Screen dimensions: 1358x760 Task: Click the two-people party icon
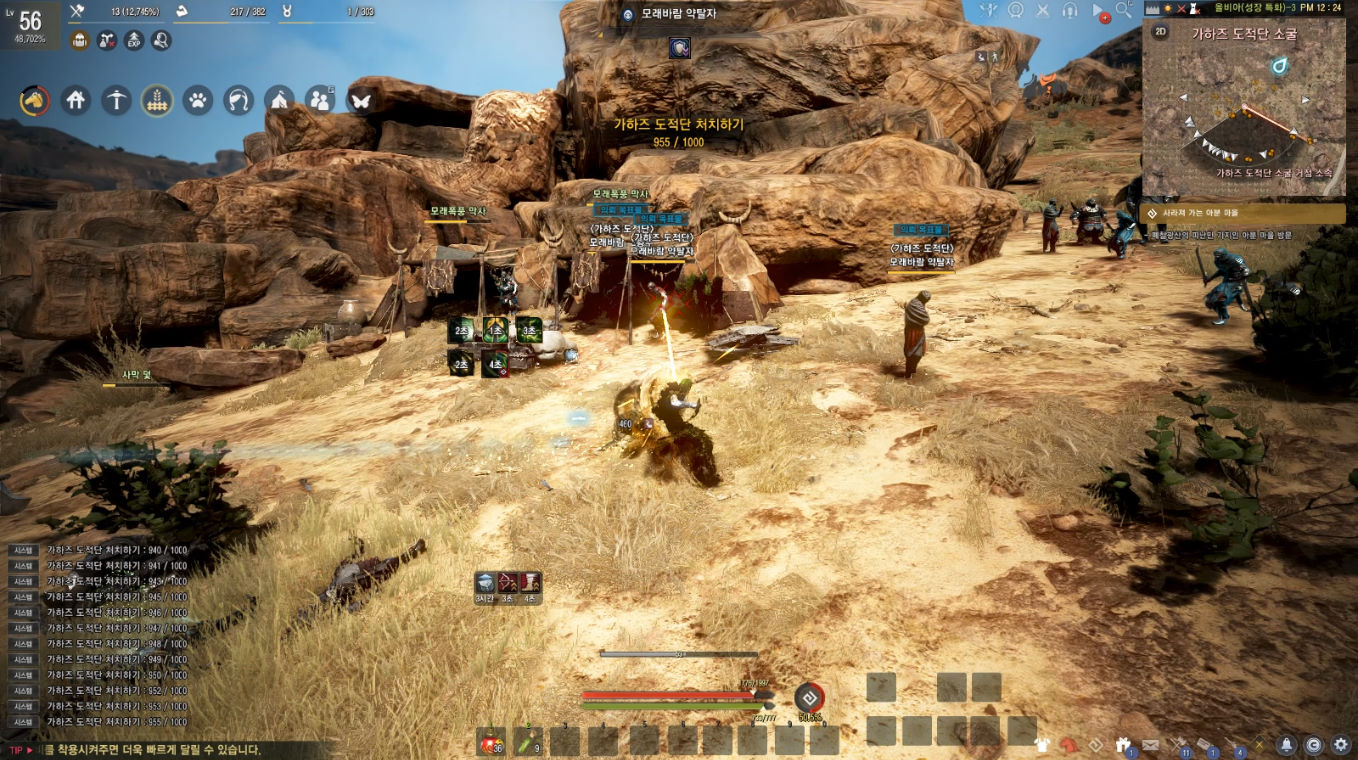[319, 100]
